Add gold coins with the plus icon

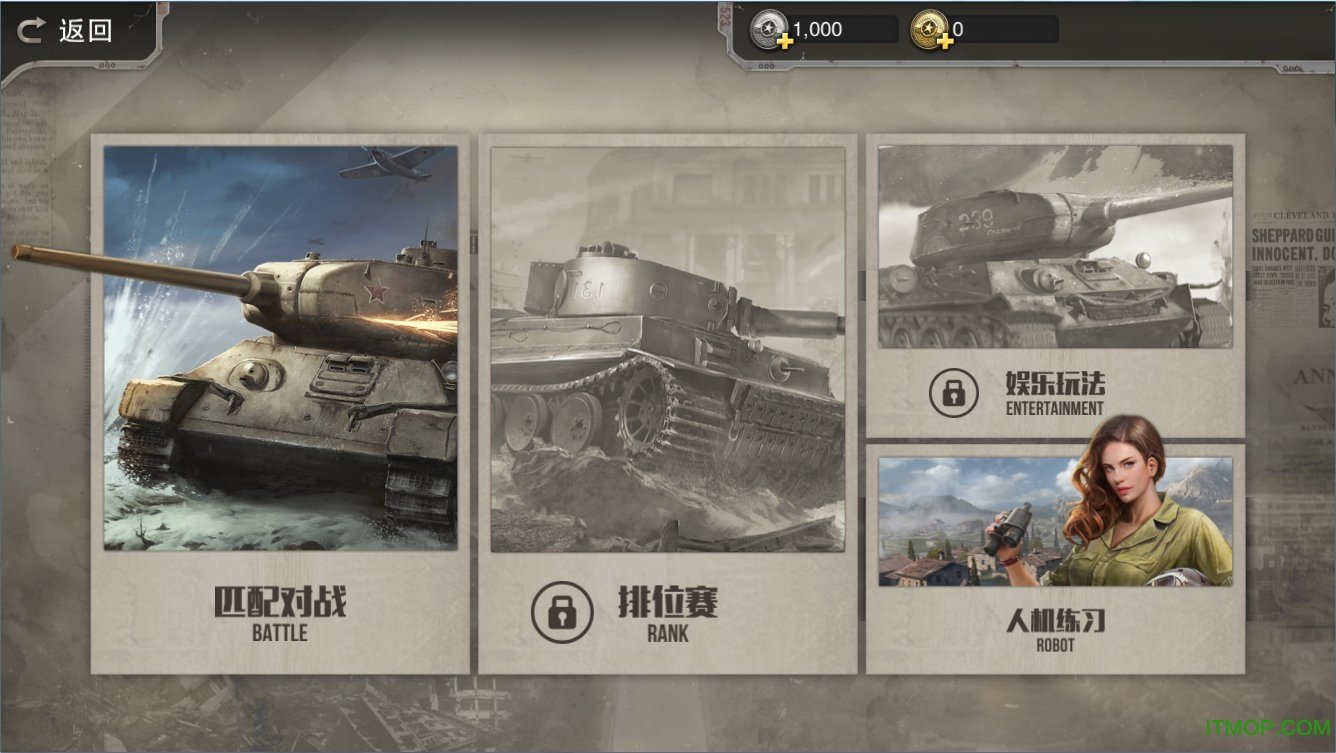(945, 42)
